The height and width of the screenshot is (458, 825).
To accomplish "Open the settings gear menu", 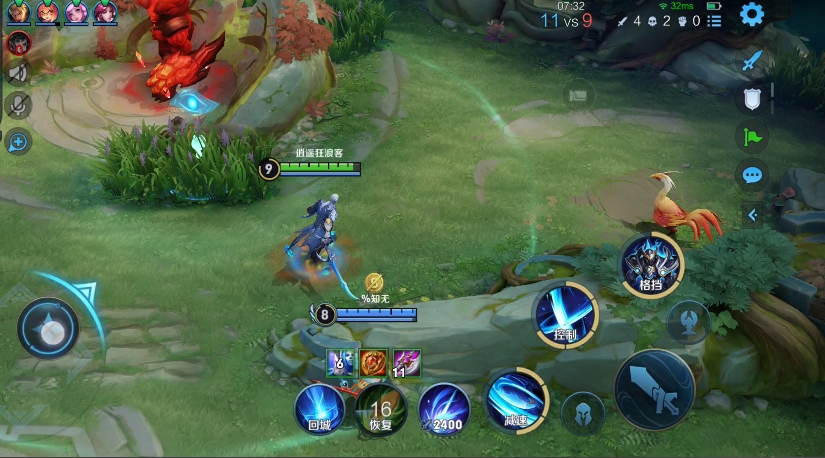I will (752, 15).
